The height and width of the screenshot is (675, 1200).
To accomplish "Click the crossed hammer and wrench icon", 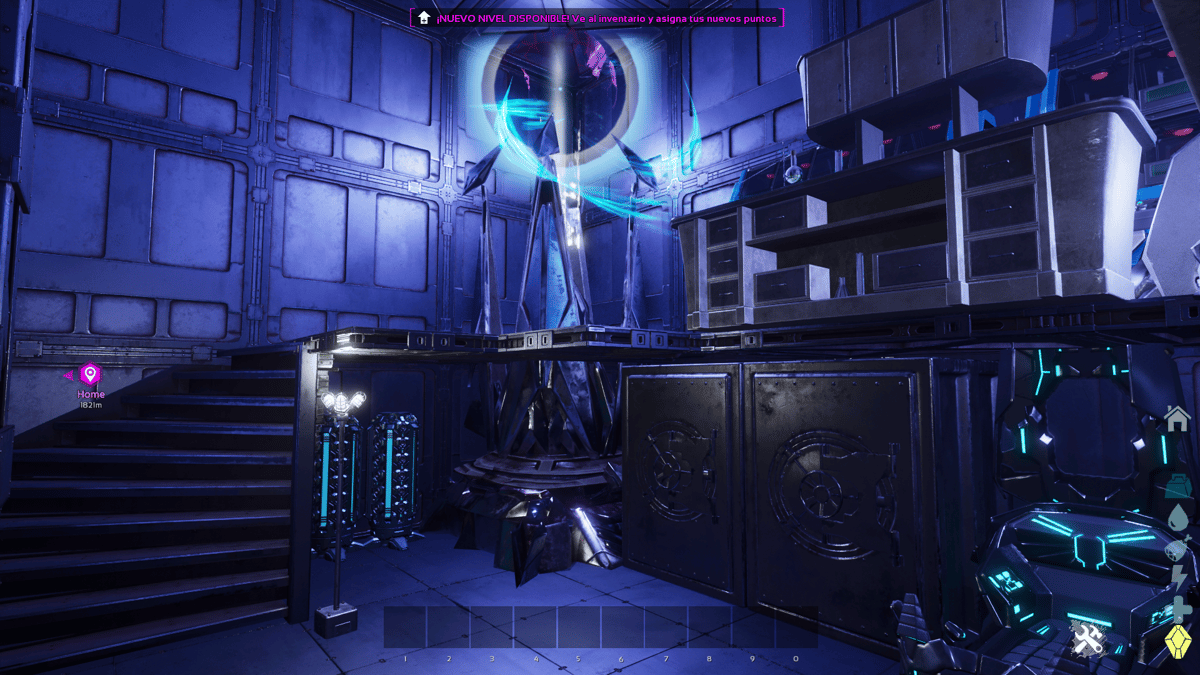I will 1085,638.
